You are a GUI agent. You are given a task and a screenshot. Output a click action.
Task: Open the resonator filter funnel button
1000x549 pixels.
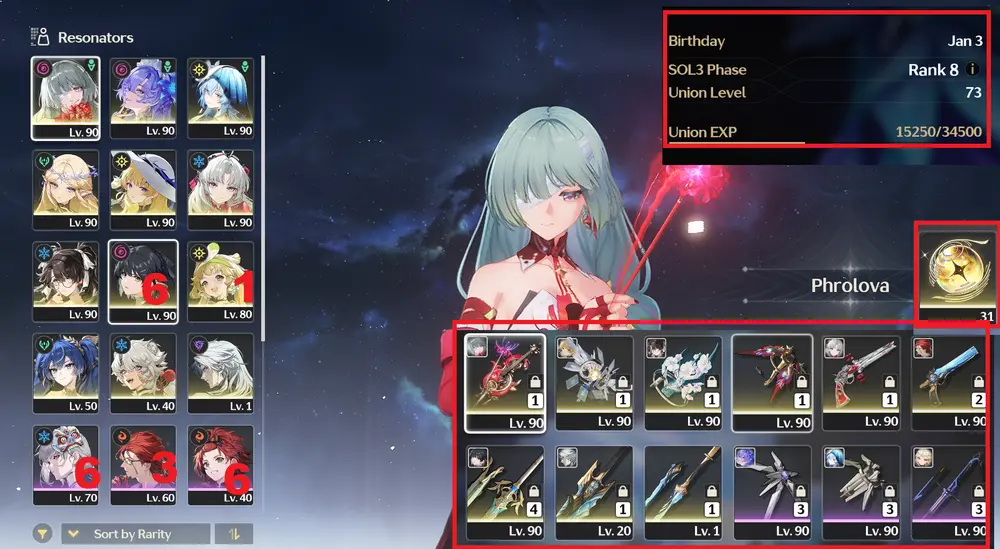(43, 534)
